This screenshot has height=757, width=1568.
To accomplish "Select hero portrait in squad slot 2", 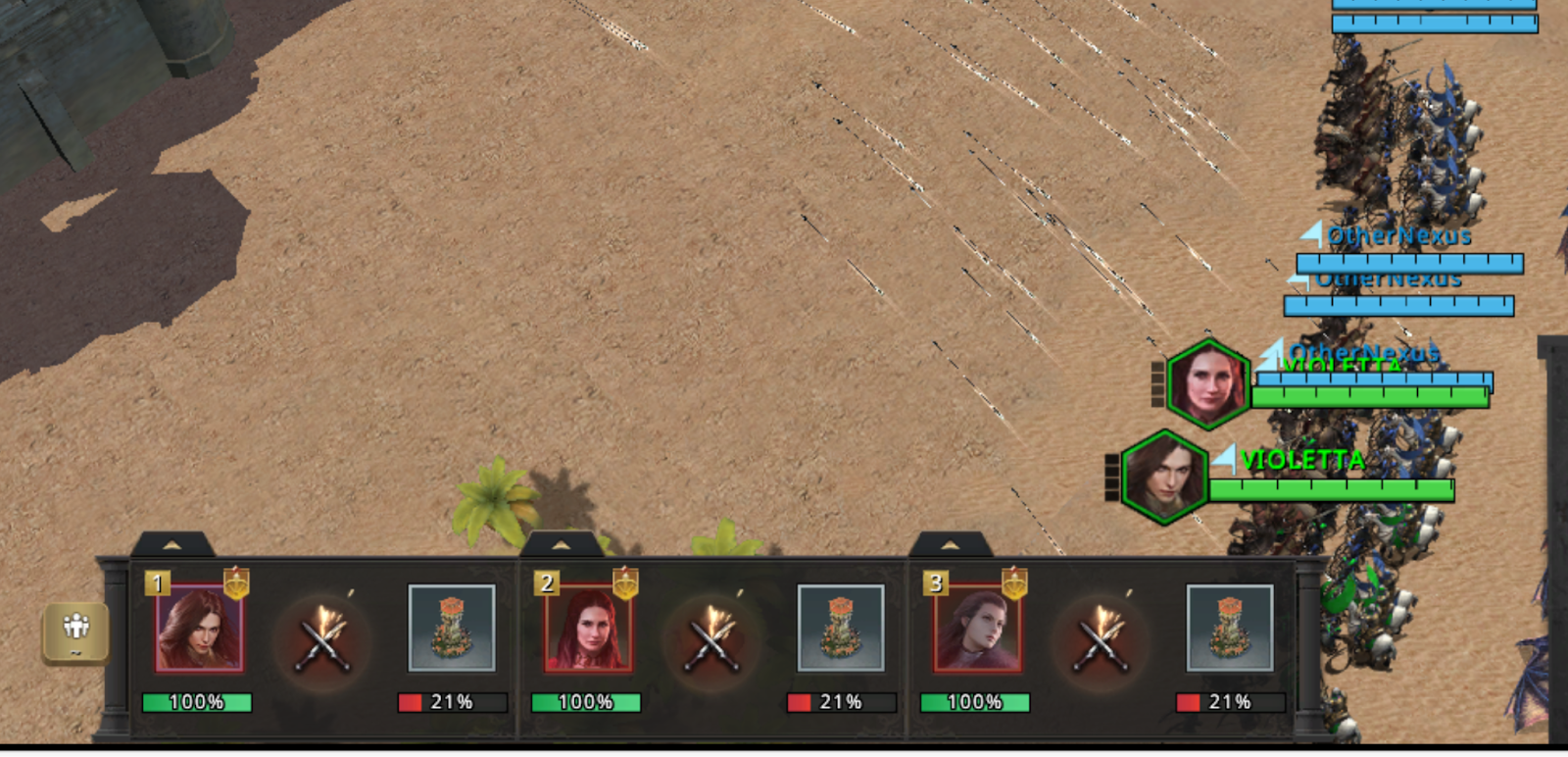I will click(588, 629).
